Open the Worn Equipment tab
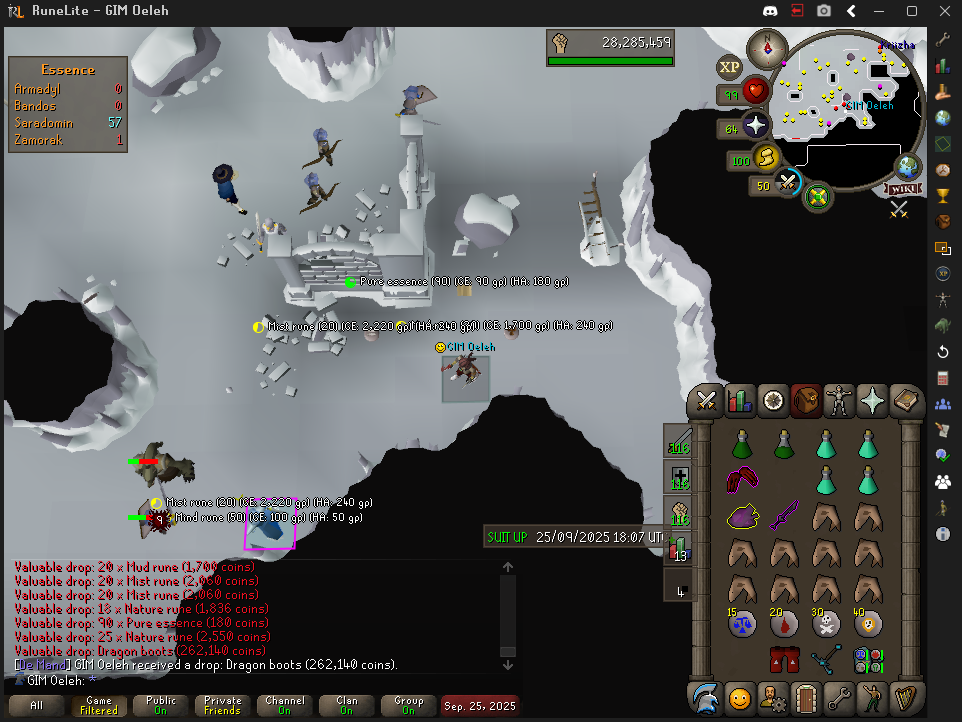 click(840, 401)
